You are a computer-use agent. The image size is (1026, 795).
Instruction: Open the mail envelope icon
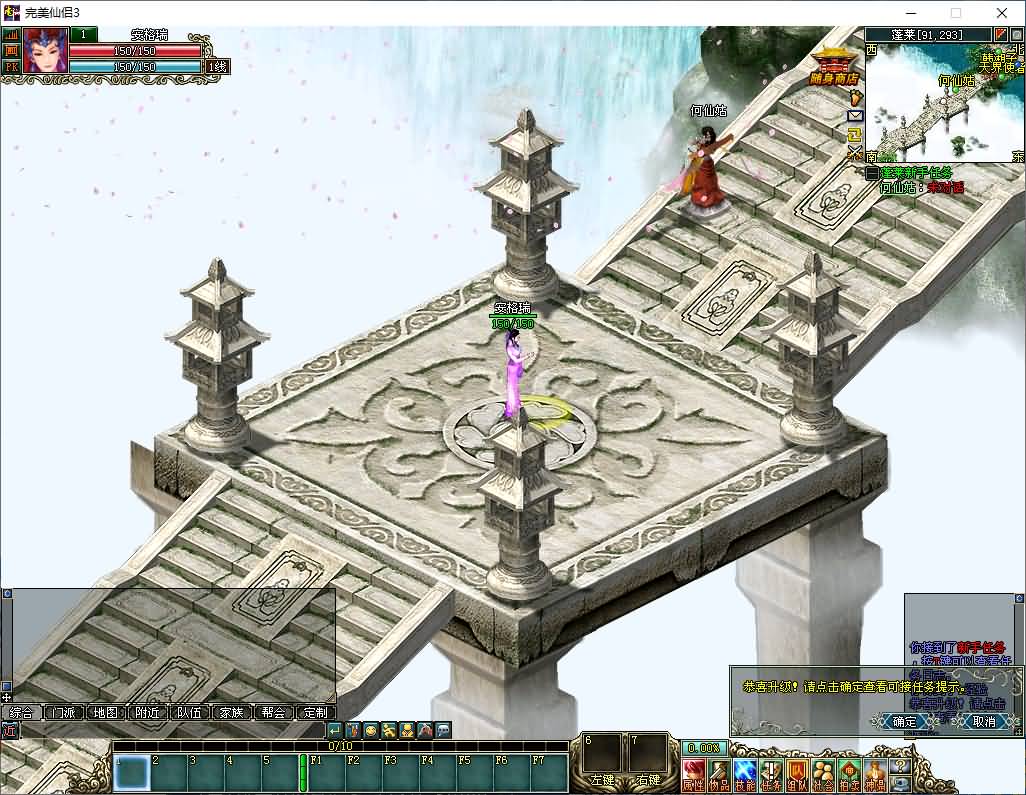pos(855,116)
